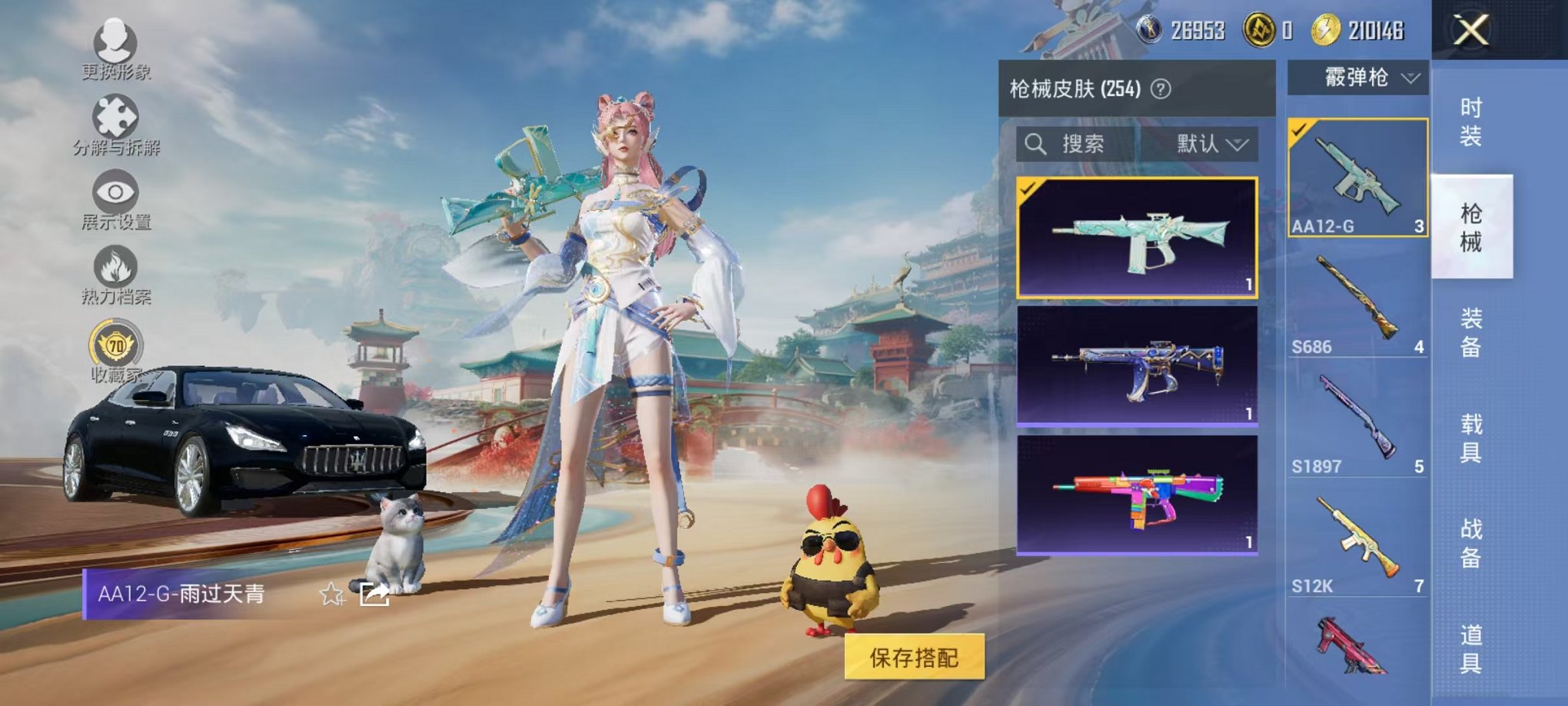Open 展示设置 display settings

[x=115, y=192]
